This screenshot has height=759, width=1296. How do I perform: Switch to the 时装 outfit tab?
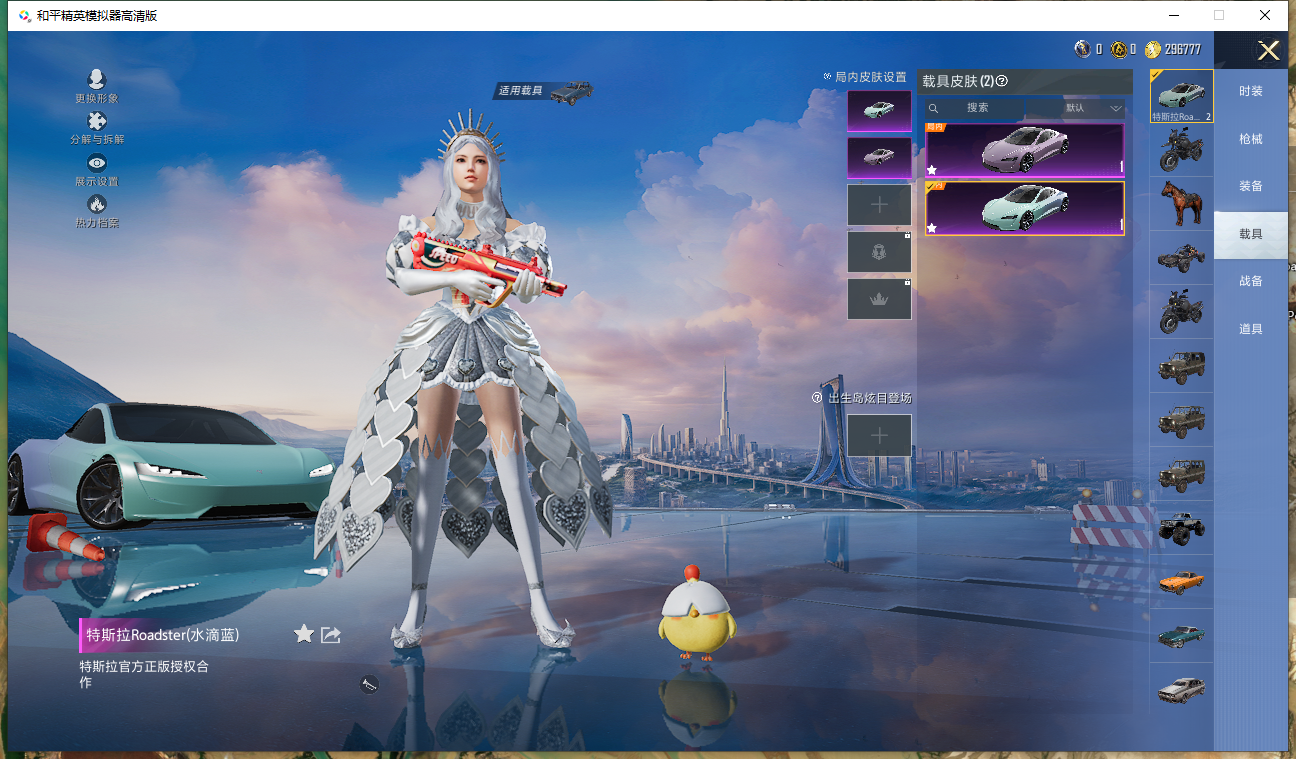pyautogui.click(x=1250, y=91)
